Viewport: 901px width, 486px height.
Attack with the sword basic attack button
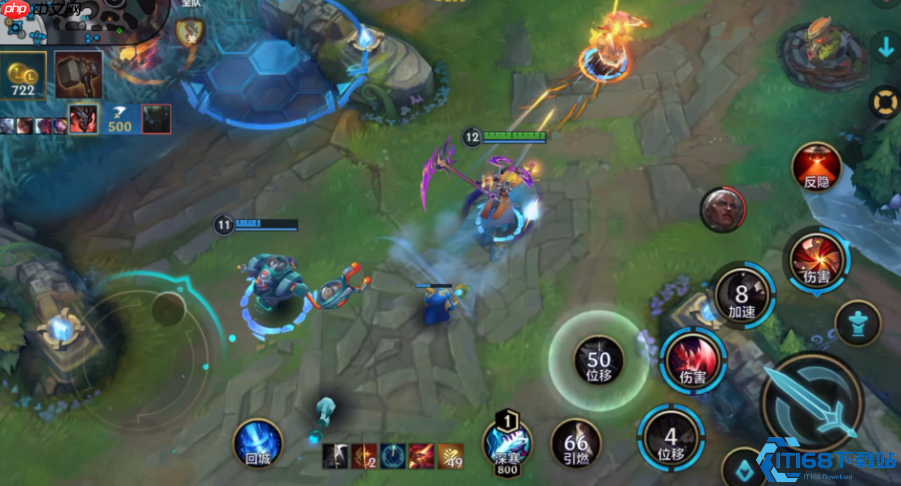(x=812, y=404)
